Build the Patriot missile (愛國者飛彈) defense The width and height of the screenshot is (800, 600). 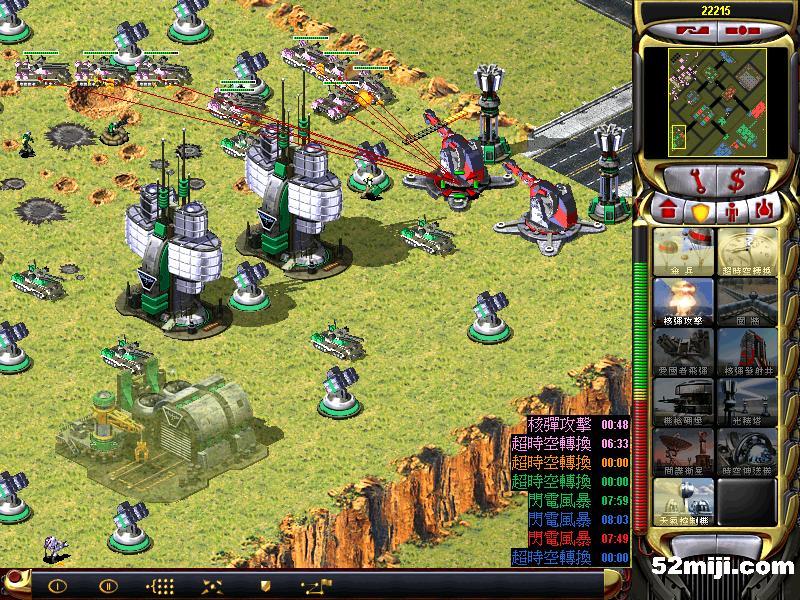(683, 352)
